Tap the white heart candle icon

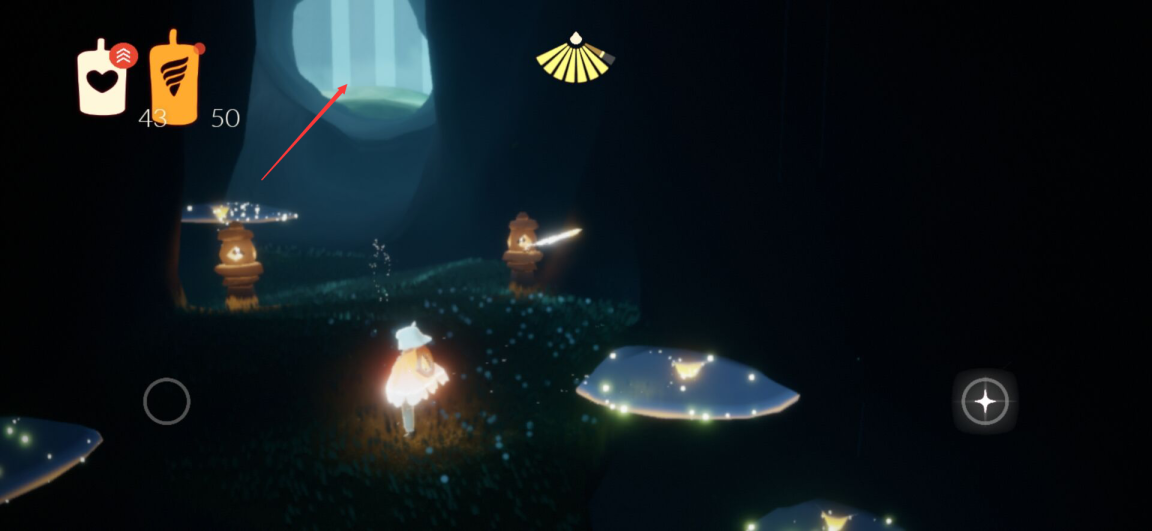pyautogui.click(x=103, y=80)
